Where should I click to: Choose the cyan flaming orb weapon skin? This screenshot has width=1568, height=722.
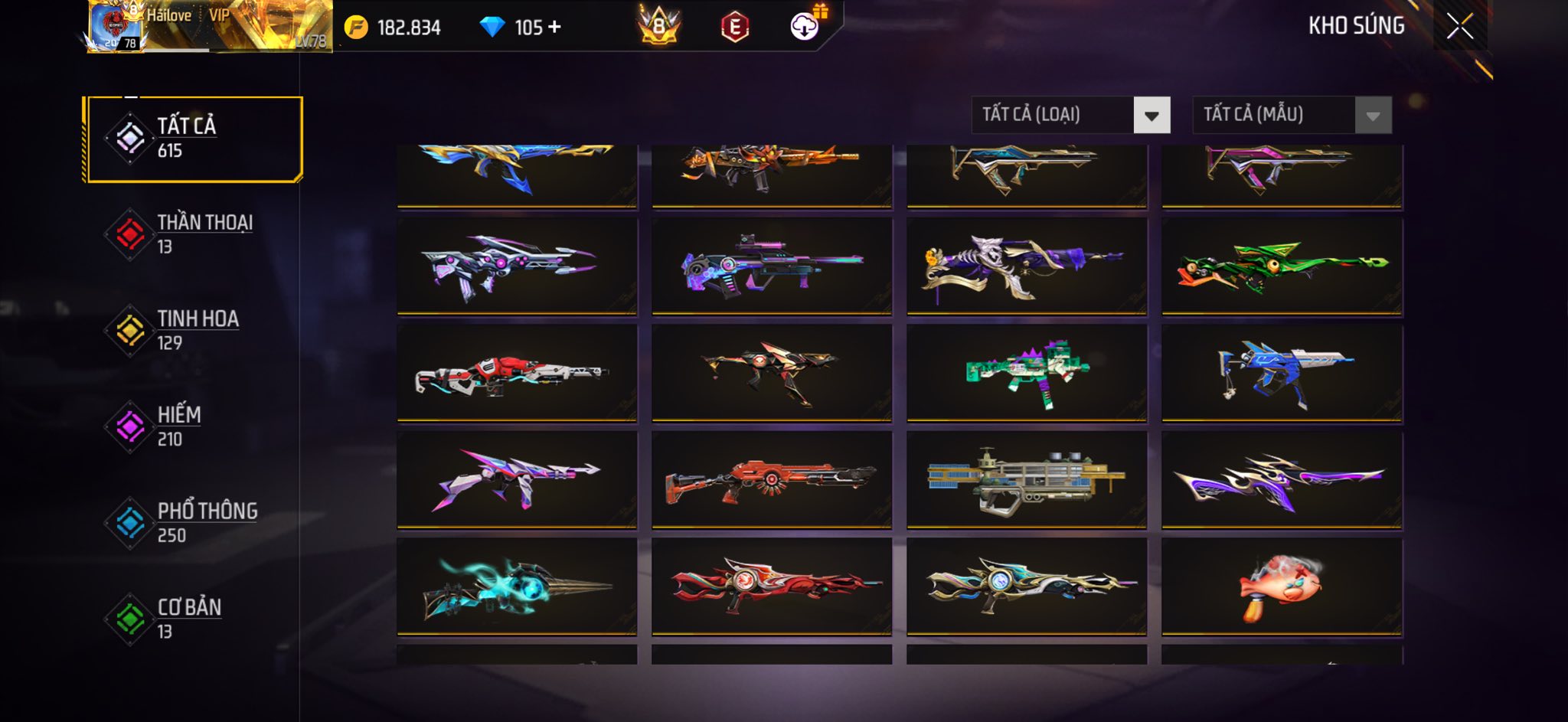[x=517, y=587]
